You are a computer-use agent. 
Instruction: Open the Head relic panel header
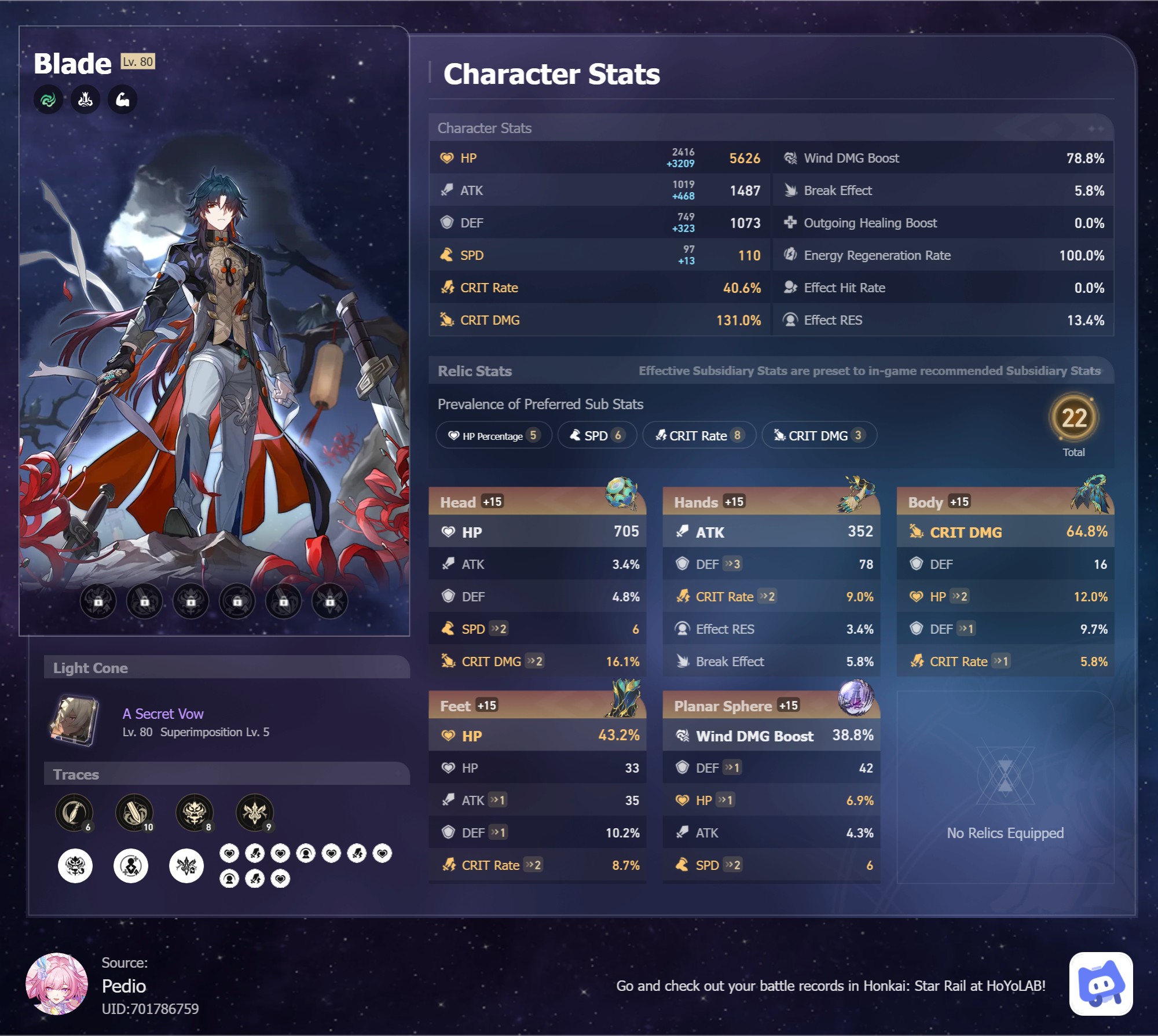(x=536, y=502)
